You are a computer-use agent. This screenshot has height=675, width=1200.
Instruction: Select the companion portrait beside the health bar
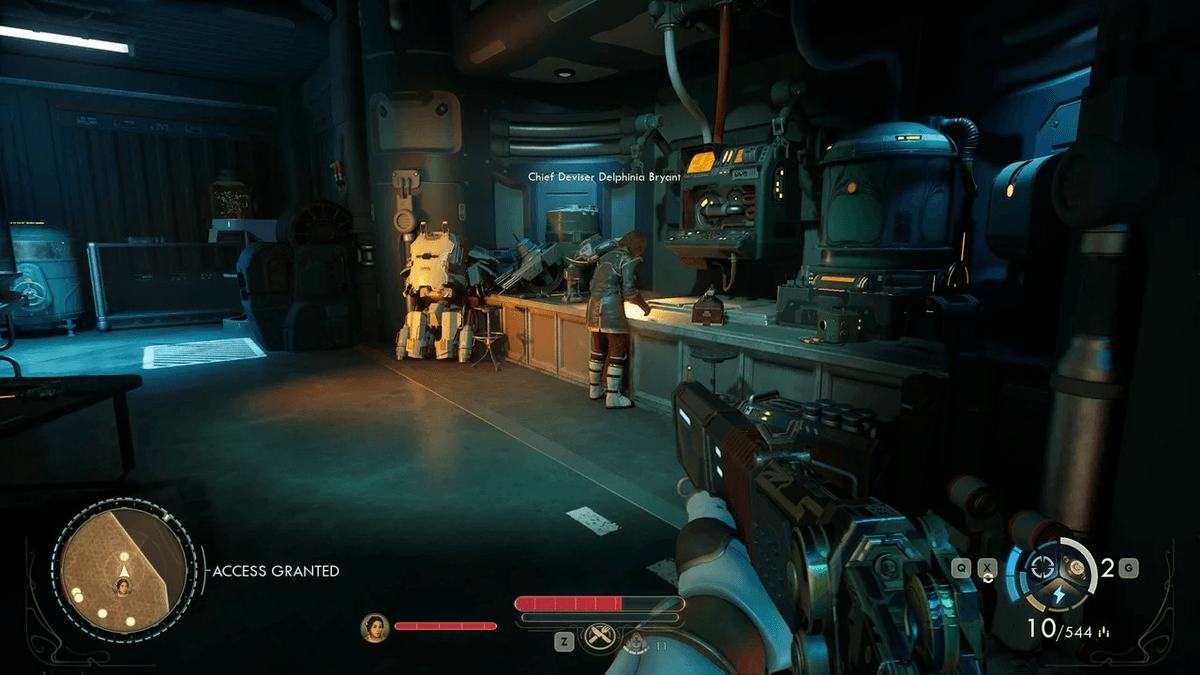click(375, 627)
